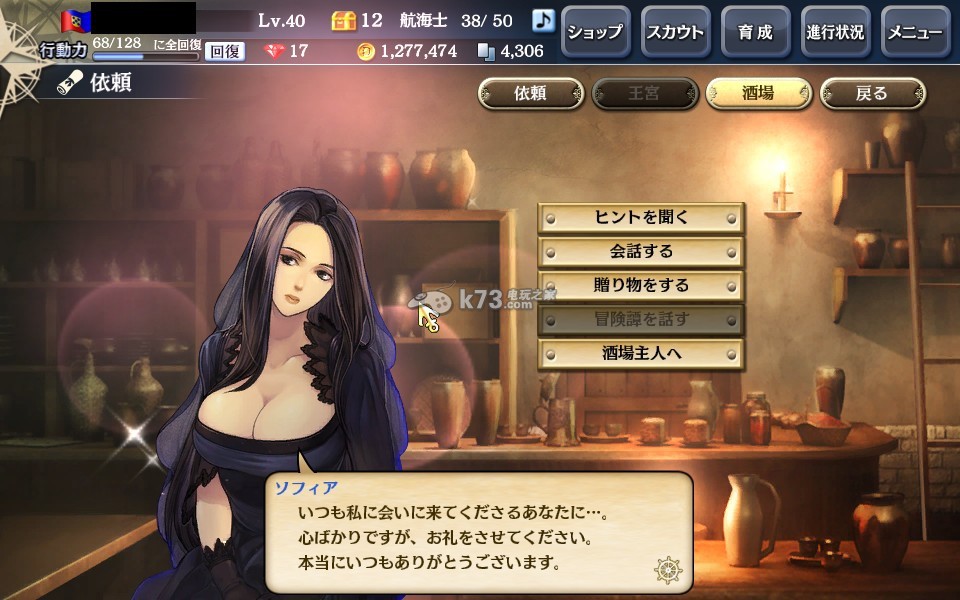Select 酒場主人へ to visit the tavern master

tap(641, 353)
